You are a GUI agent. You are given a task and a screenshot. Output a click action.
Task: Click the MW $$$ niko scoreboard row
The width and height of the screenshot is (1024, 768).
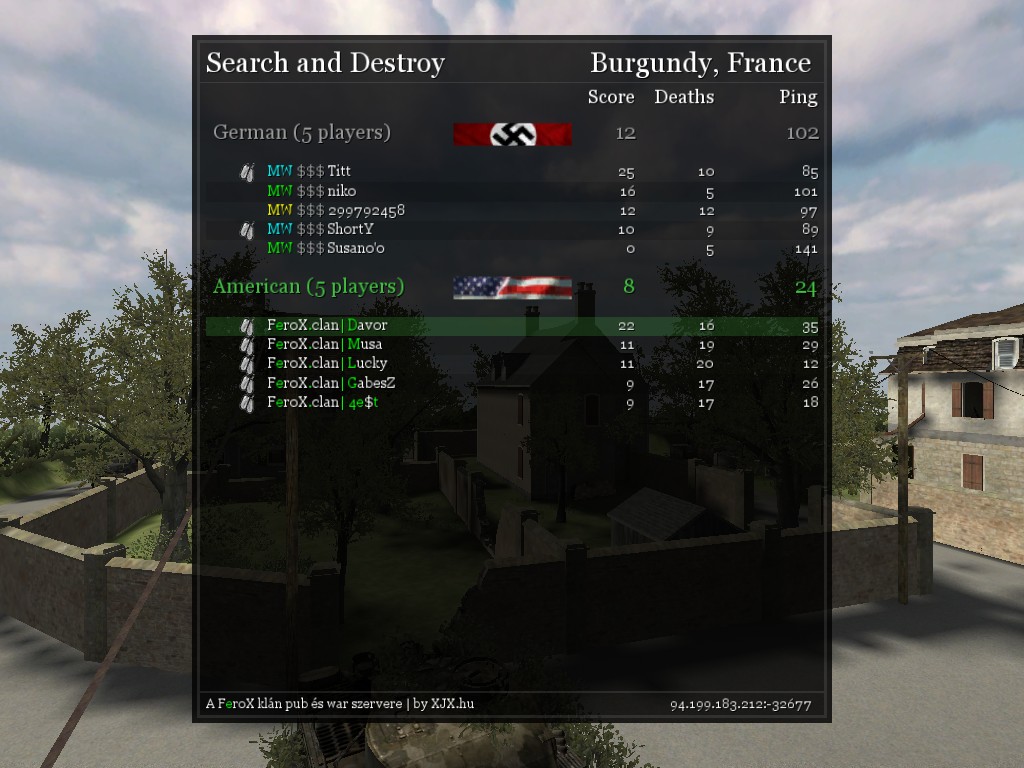pyautogui.click(x=311, y=191)
